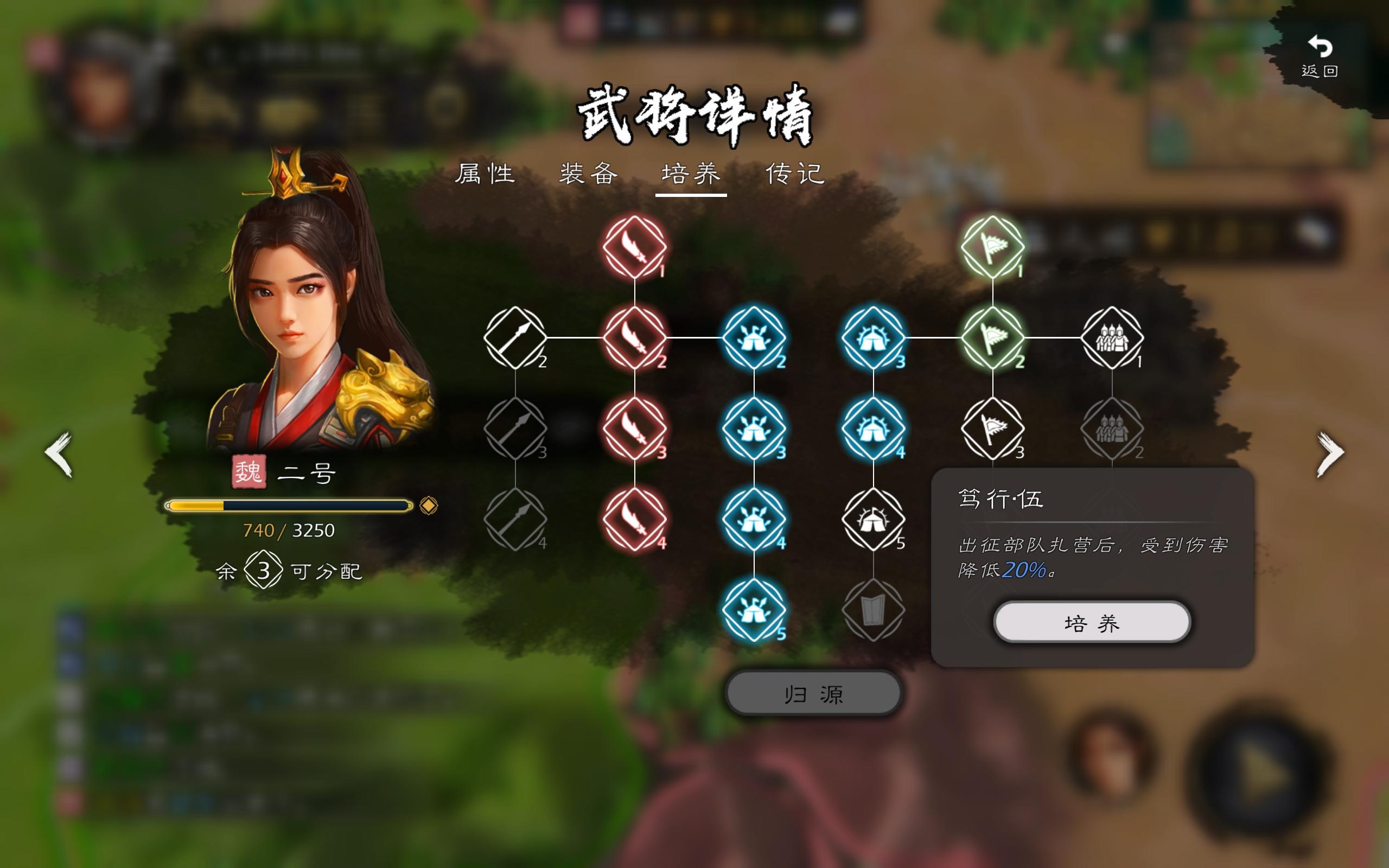Select the level-4 red sword skill node
This screenshot has width=1389, height=868.
click(635, 515)
